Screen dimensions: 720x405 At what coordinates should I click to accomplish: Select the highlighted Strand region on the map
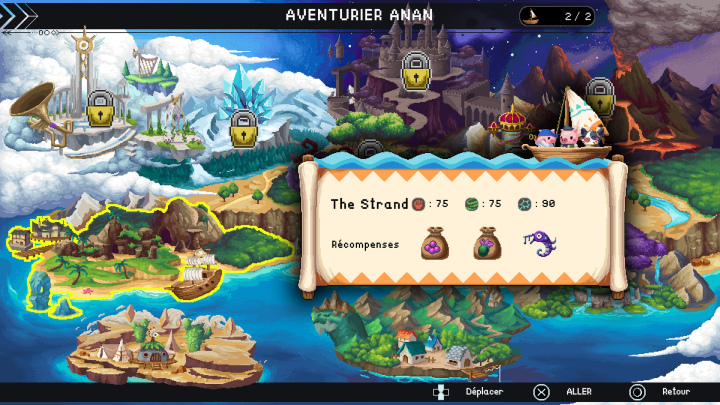click(x=150, y=248)
